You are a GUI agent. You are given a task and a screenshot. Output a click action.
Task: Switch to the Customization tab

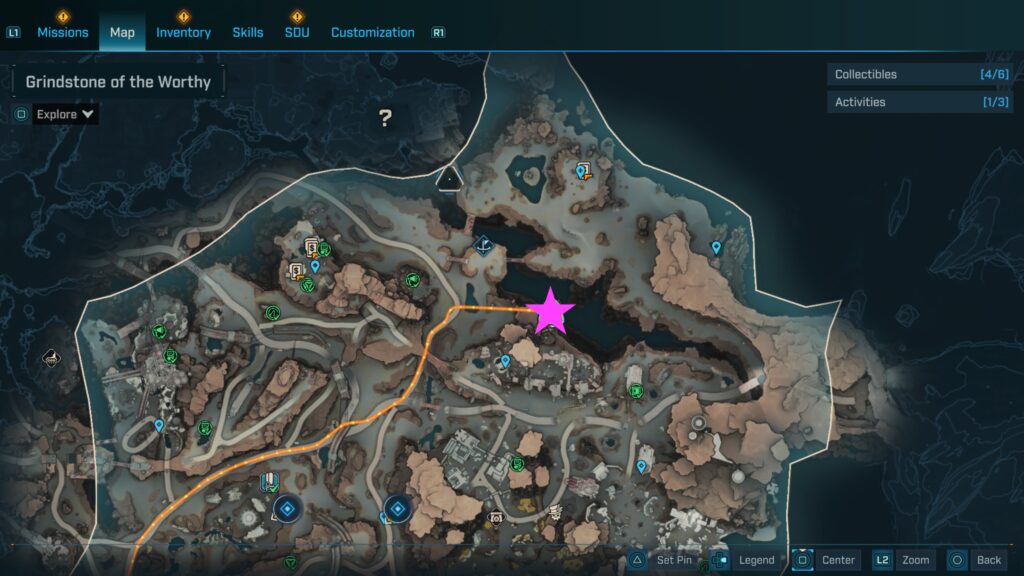tap(372, 32)
